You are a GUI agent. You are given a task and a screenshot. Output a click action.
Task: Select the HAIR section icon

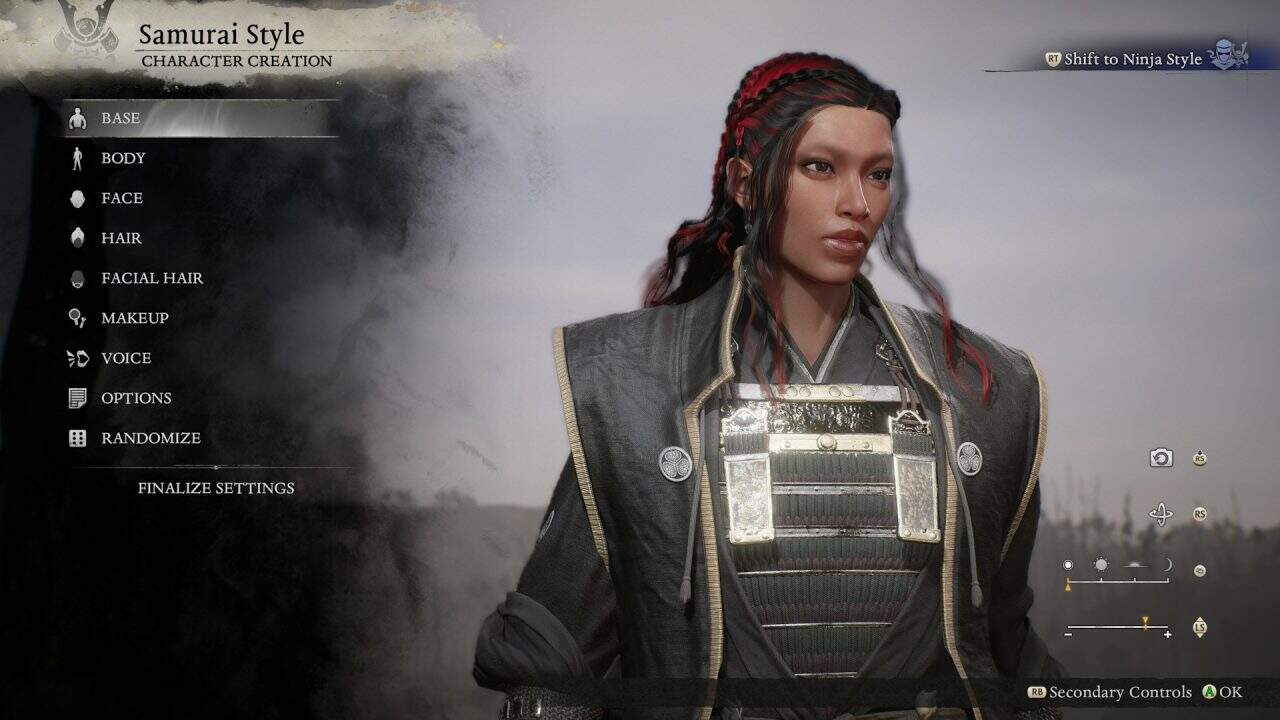click(x=77, y=238)
